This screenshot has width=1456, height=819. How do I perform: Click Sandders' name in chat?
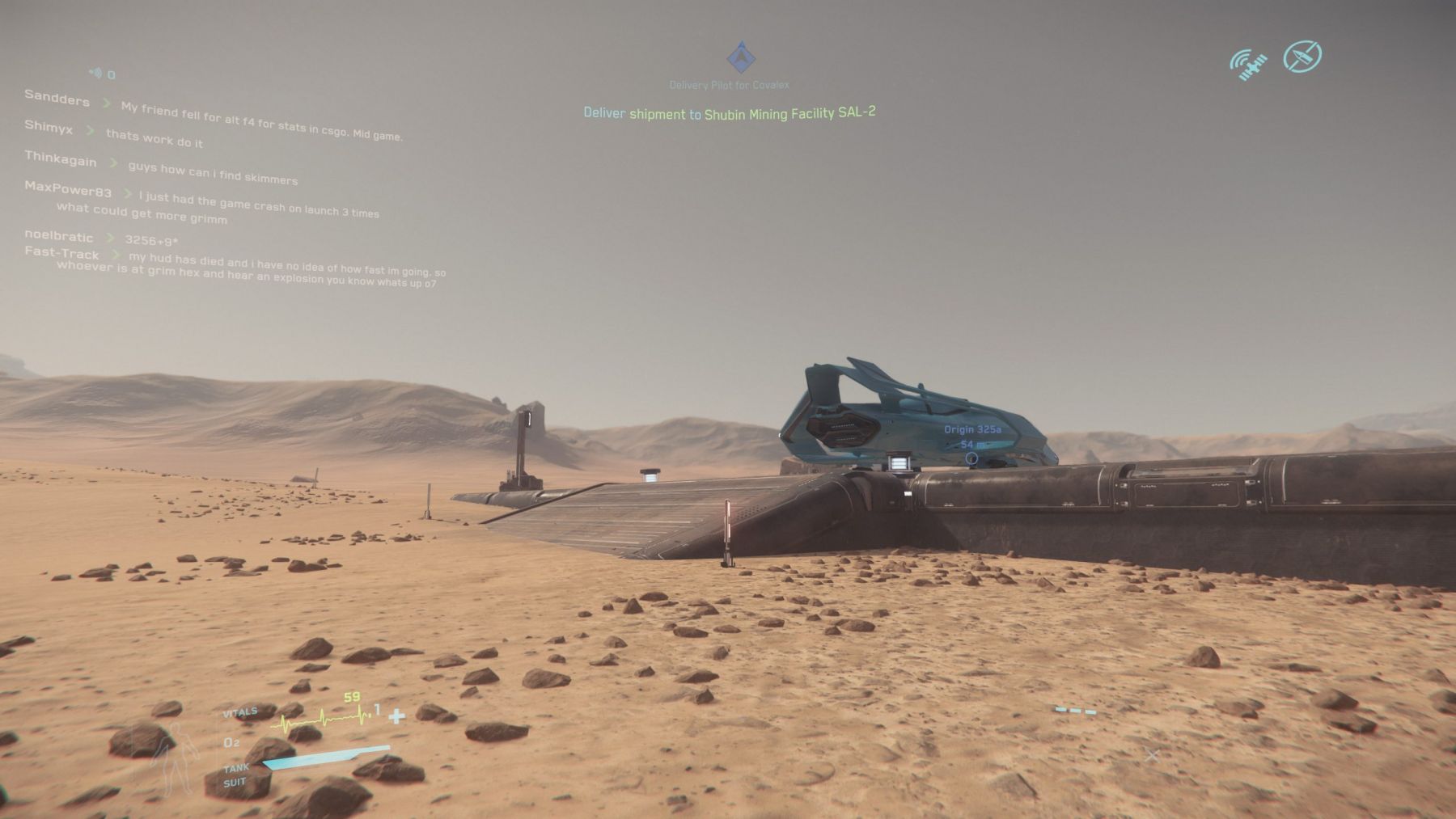57,99
